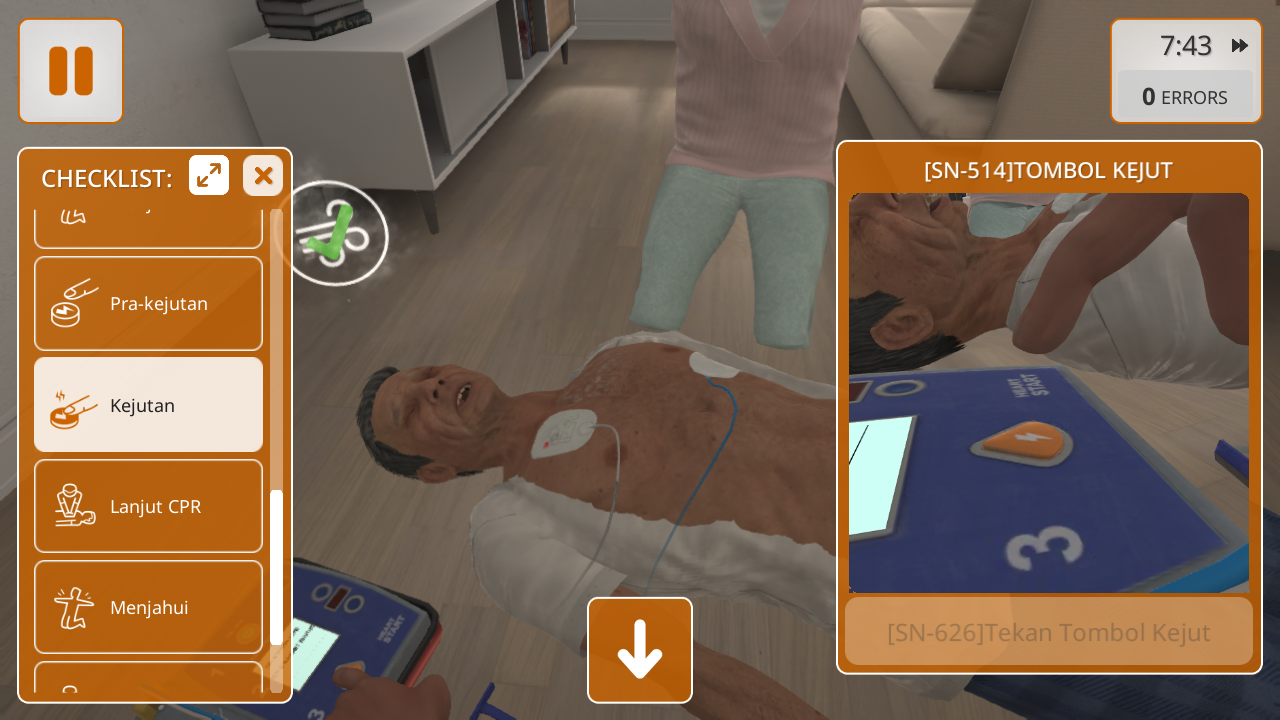The width and height of the screenshot is (1280, 720).
Task: Tap the Tekan Tombol Kejut button
Action: point(1048,632)
